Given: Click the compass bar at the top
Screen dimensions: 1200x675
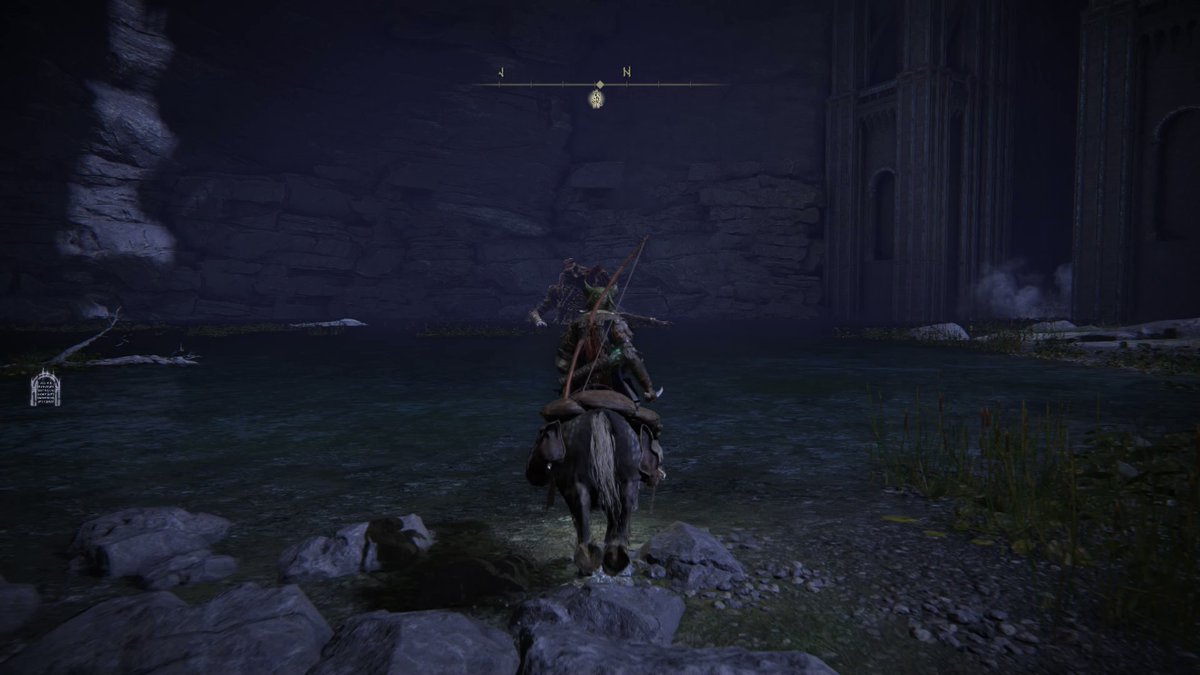Looking at the screenshot, I should coord(599,85).
